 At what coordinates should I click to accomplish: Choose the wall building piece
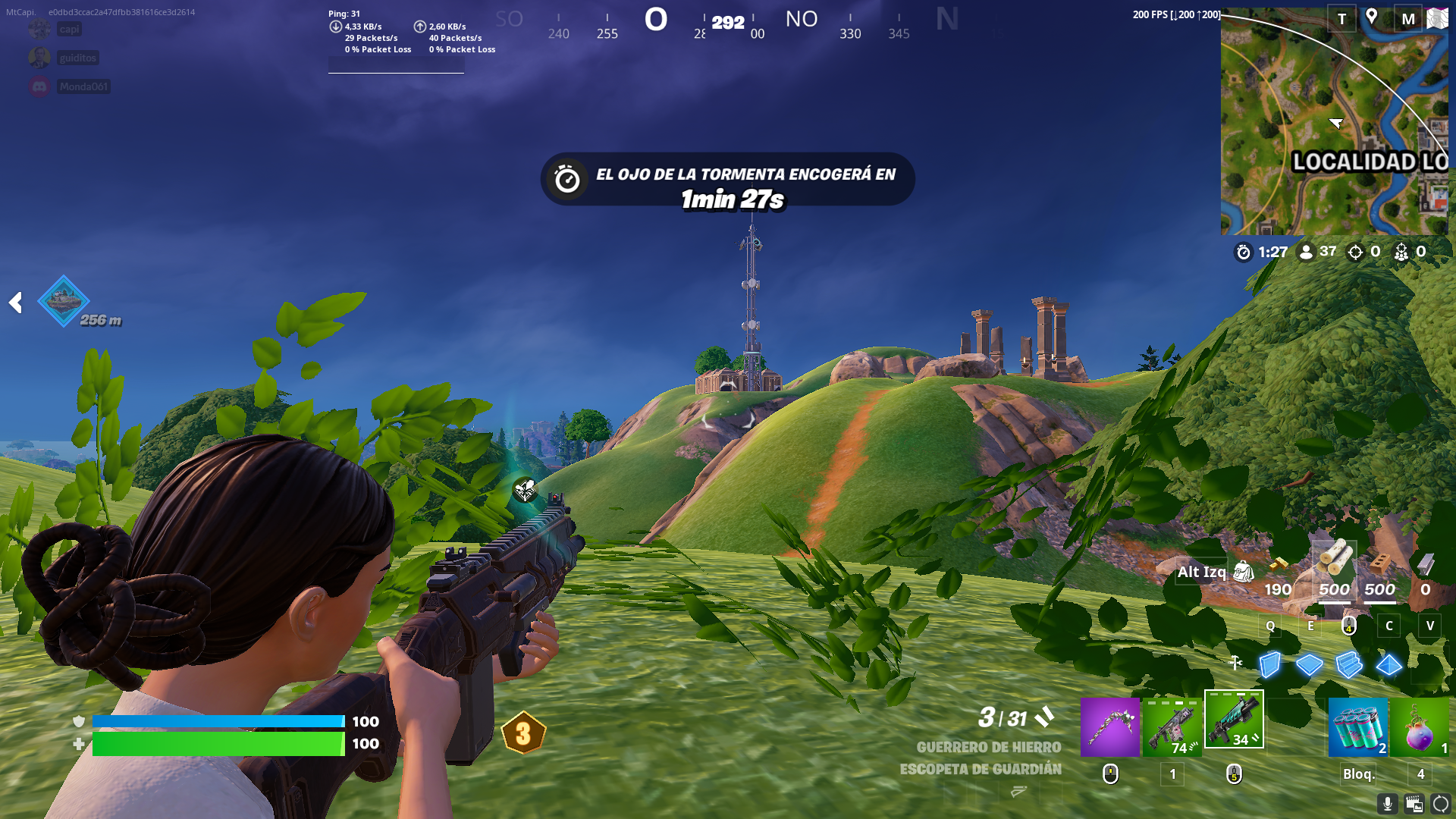click(x=1269, y=665)
